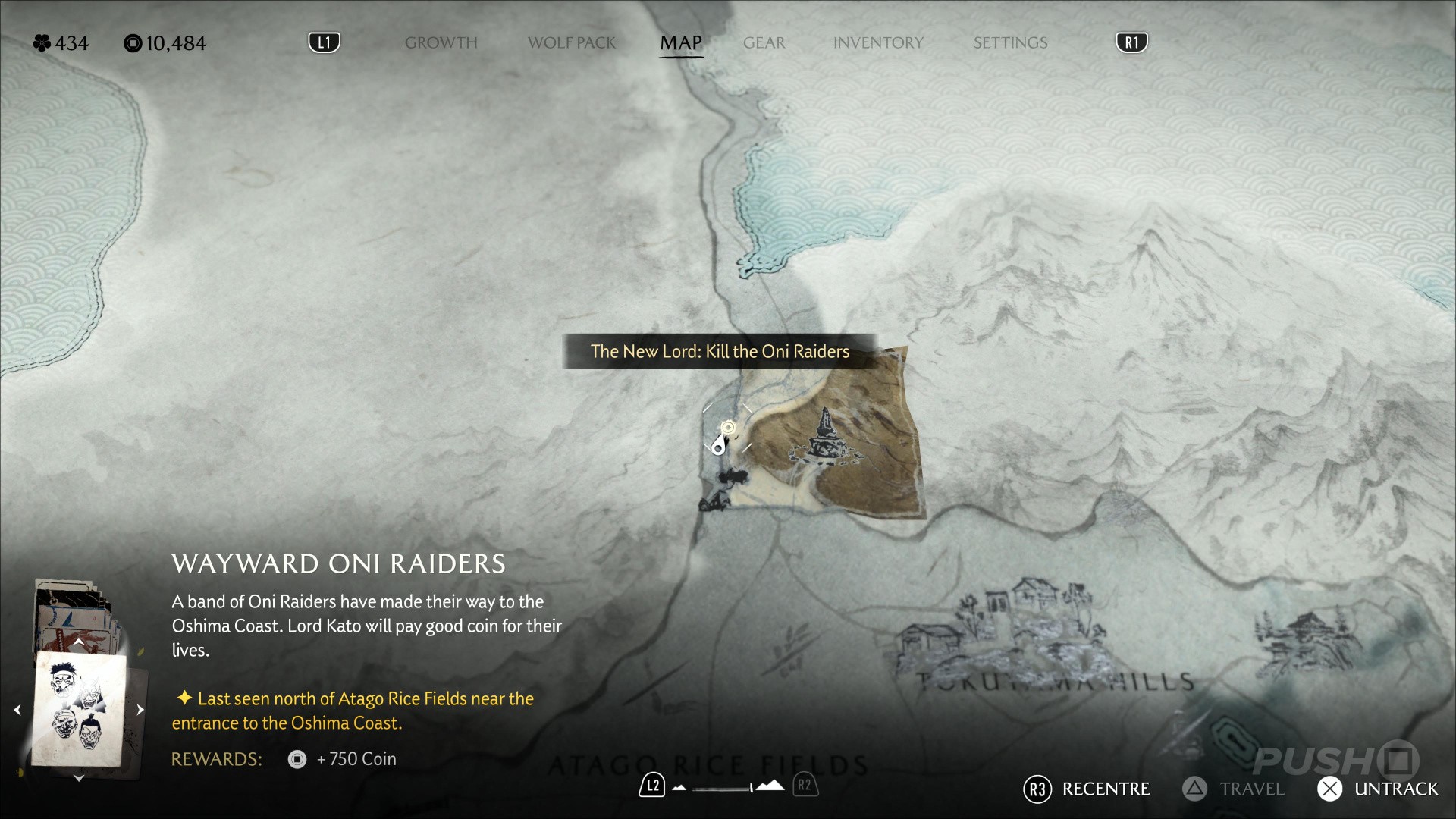Viewport: 1456px width, 819px height.
Task: Open the Inventory tab
Action: (x=878, y=43)
